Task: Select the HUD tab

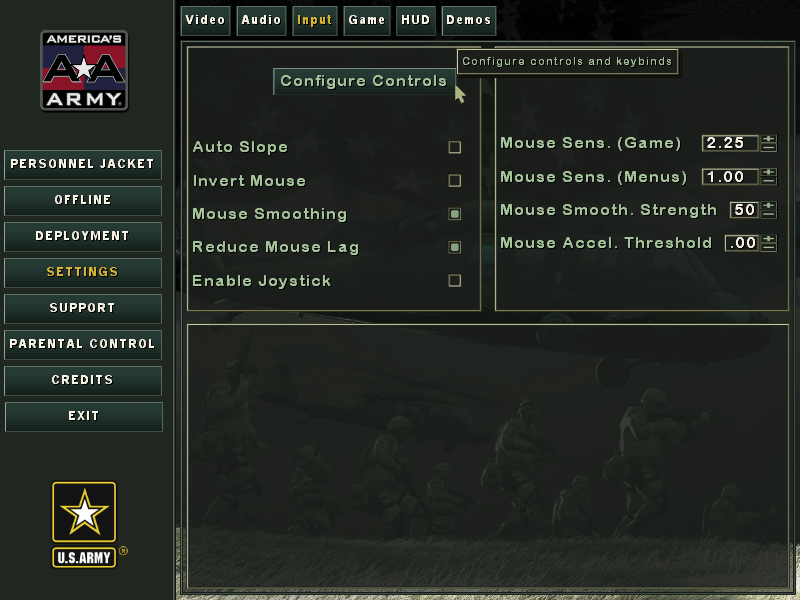Action: pyautogui.click(x=415, y=20)
